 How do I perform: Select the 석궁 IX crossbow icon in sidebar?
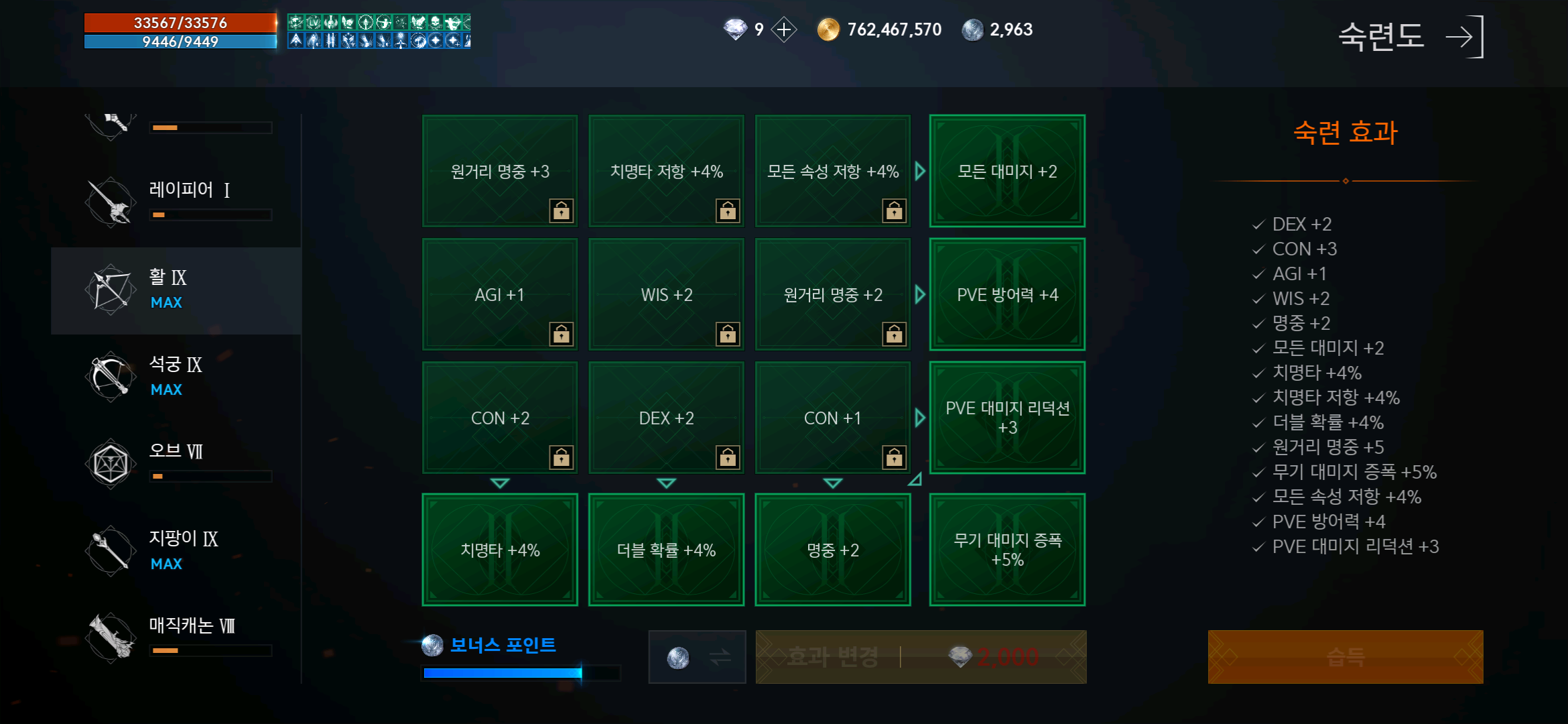111,377
